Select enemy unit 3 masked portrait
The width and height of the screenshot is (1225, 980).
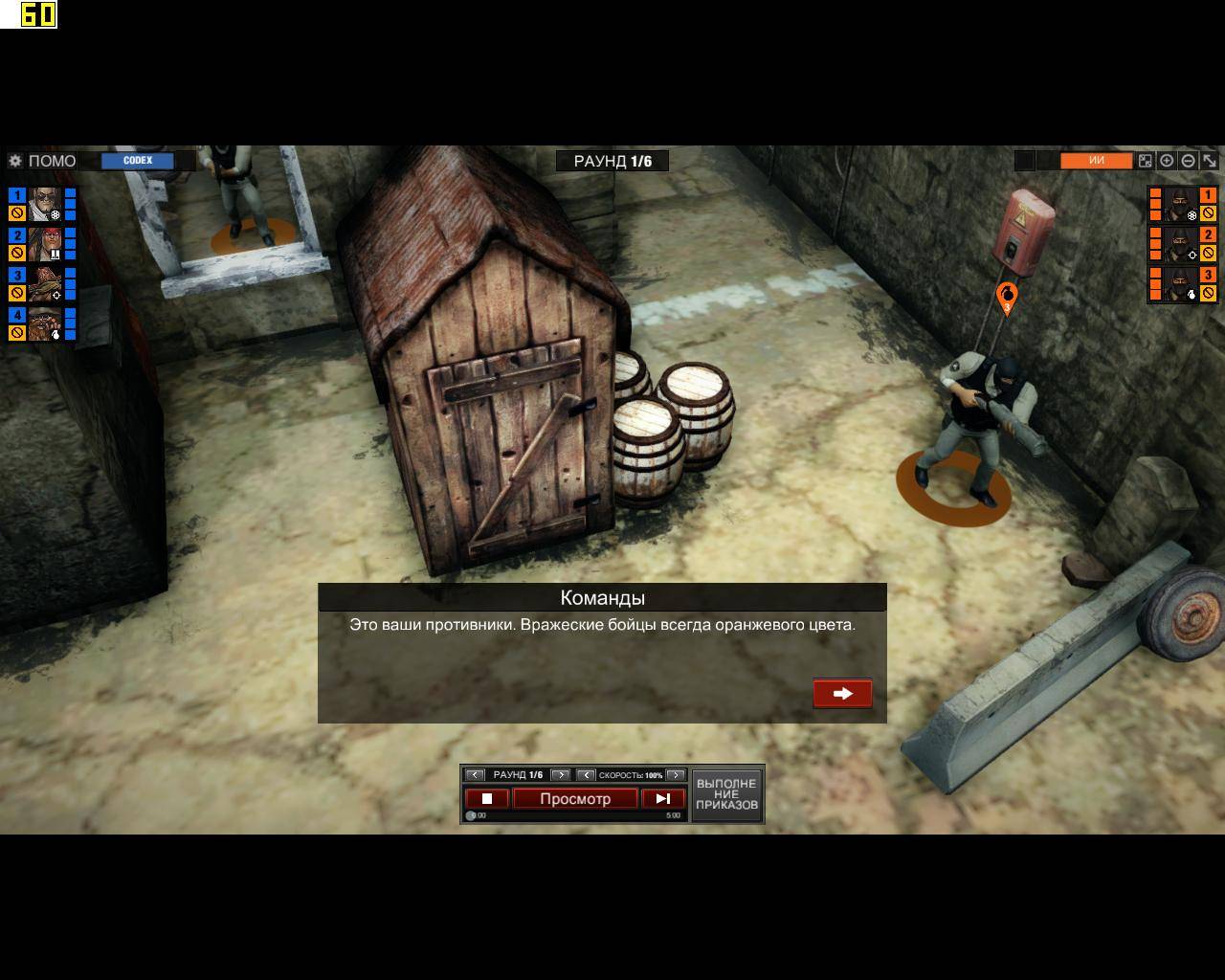coord(1182,284)
